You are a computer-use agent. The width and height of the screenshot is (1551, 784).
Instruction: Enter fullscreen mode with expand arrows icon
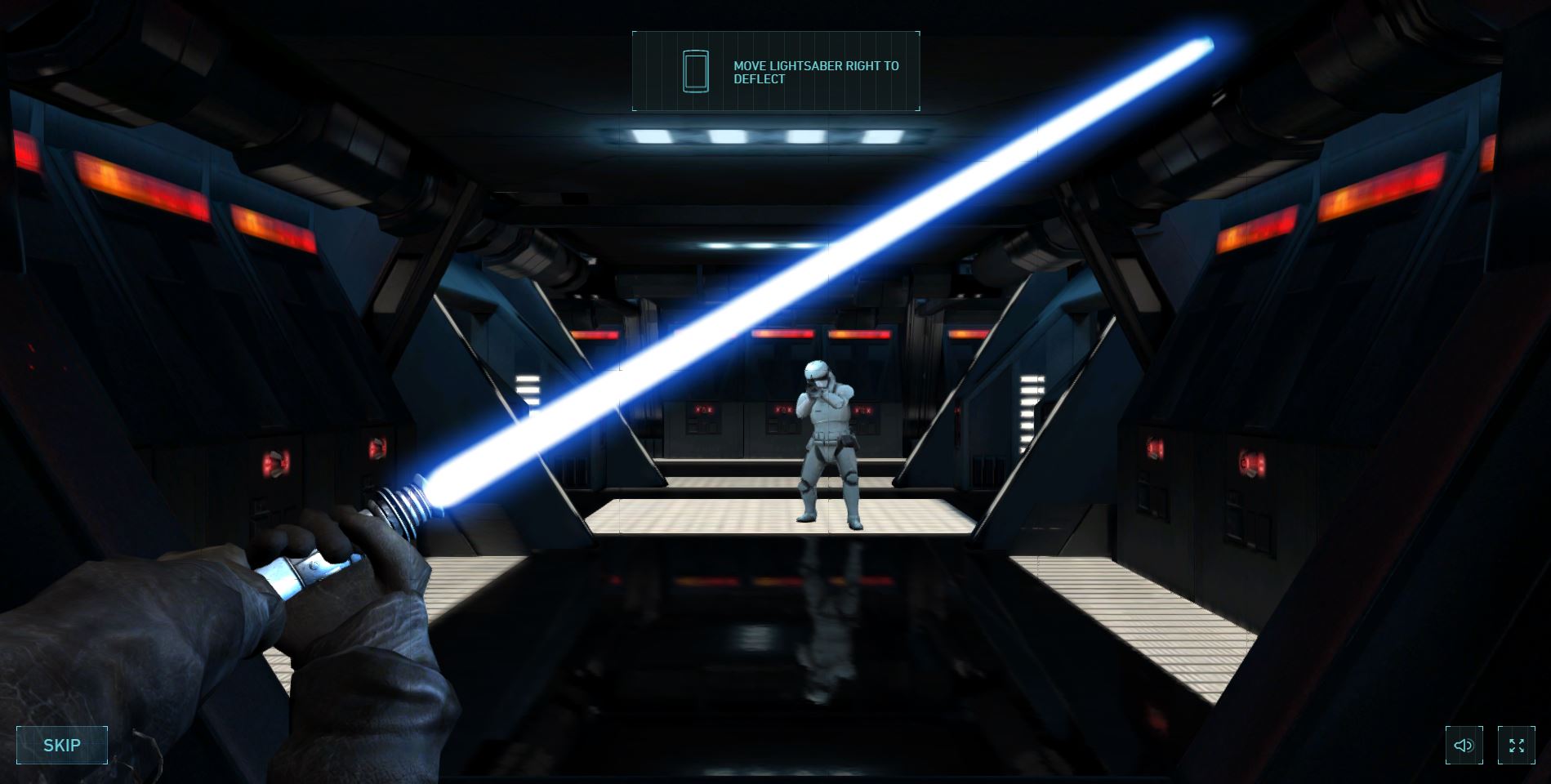[1518, 744]
